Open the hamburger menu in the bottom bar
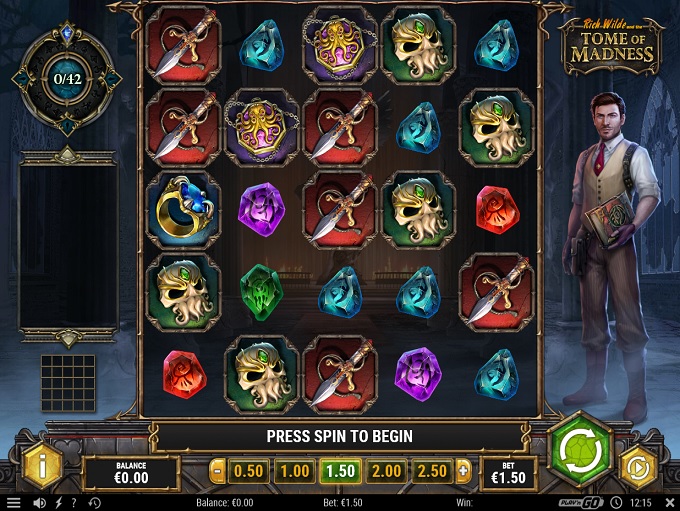Viewport: 680px width, 511px height. 14,503
